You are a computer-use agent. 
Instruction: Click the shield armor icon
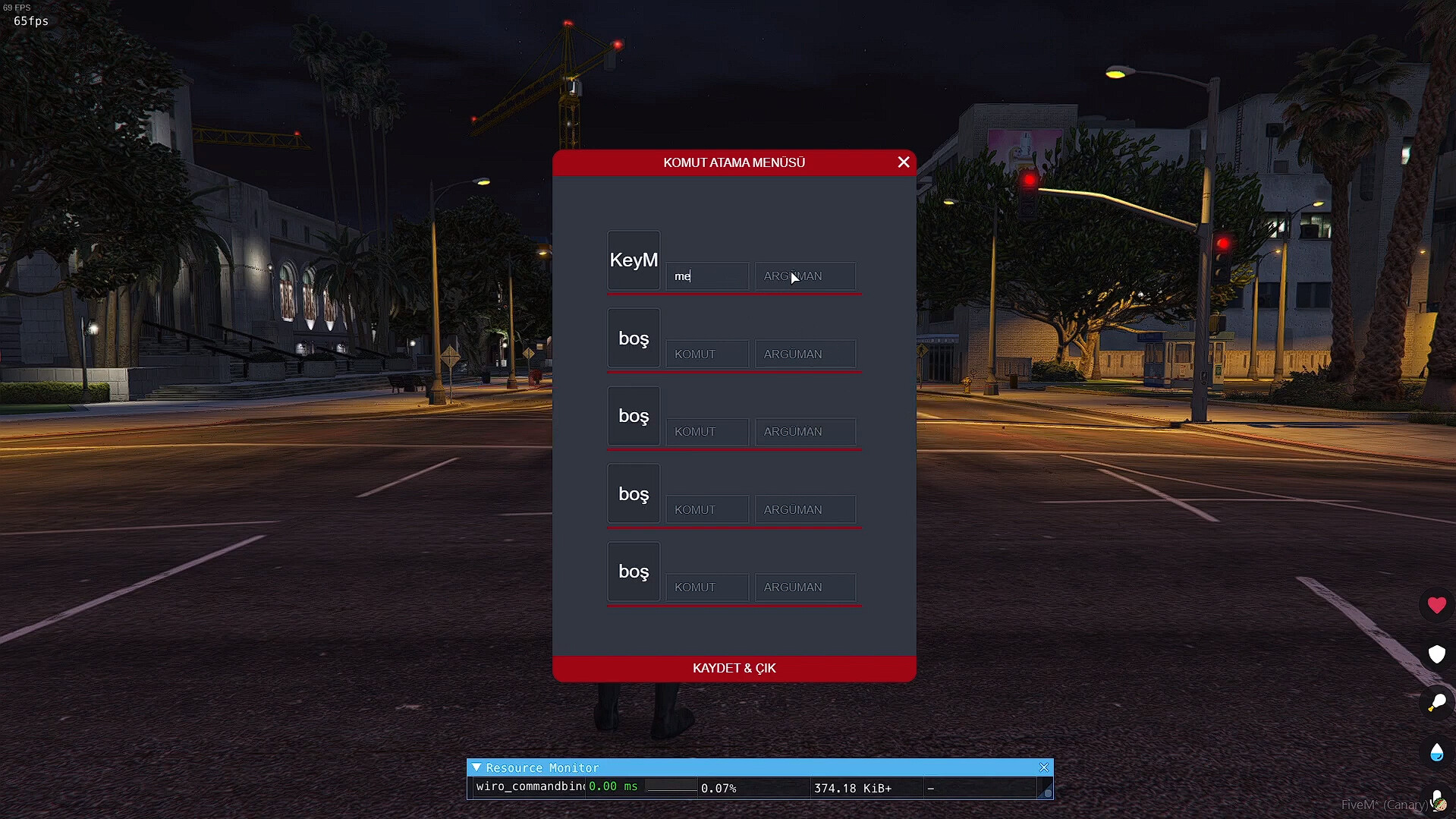(1436, 654)
